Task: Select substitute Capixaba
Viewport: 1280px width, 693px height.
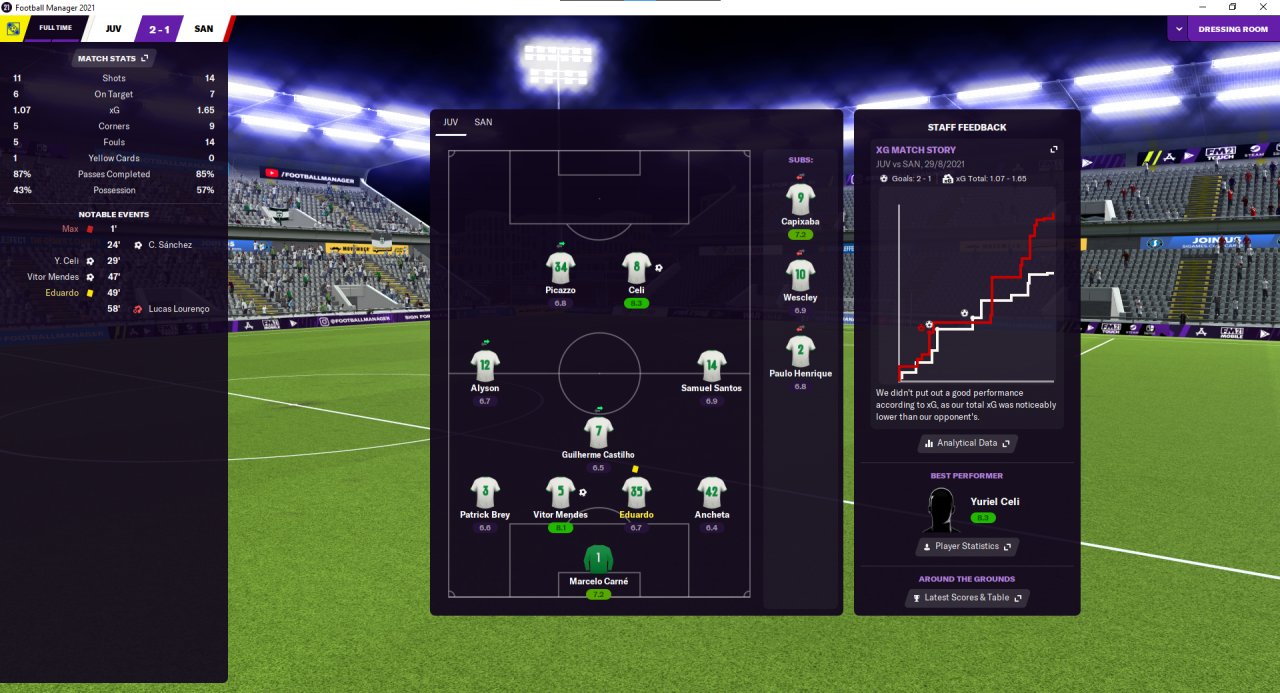Action: [800, 198]
